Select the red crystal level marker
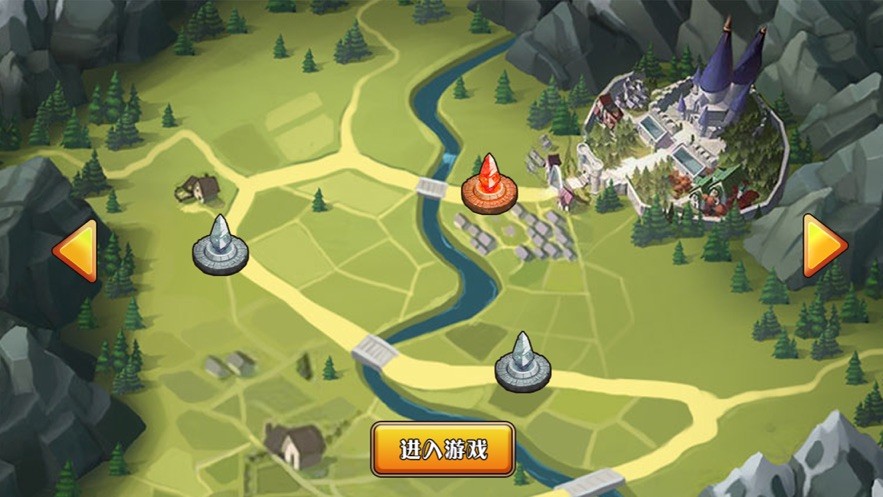883x497 pixels. coord(487,183)
